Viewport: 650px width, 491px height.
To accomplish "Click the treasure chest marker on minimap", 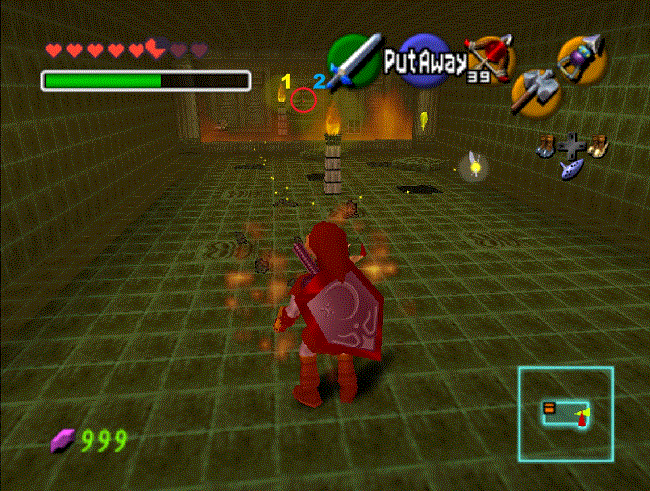I will click(x=548, y=407).
